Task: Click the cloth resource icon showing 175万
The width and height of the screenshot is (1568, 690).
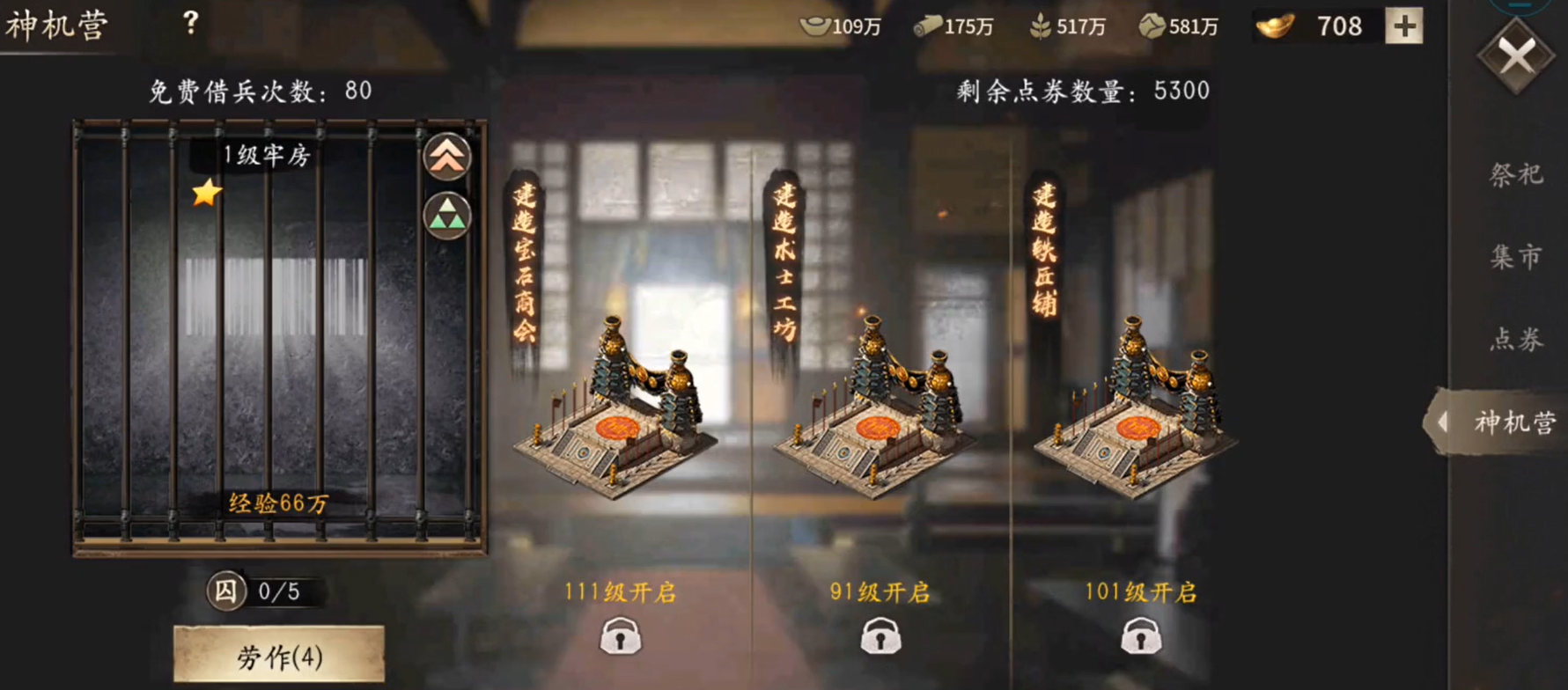Action: [927, 26]
